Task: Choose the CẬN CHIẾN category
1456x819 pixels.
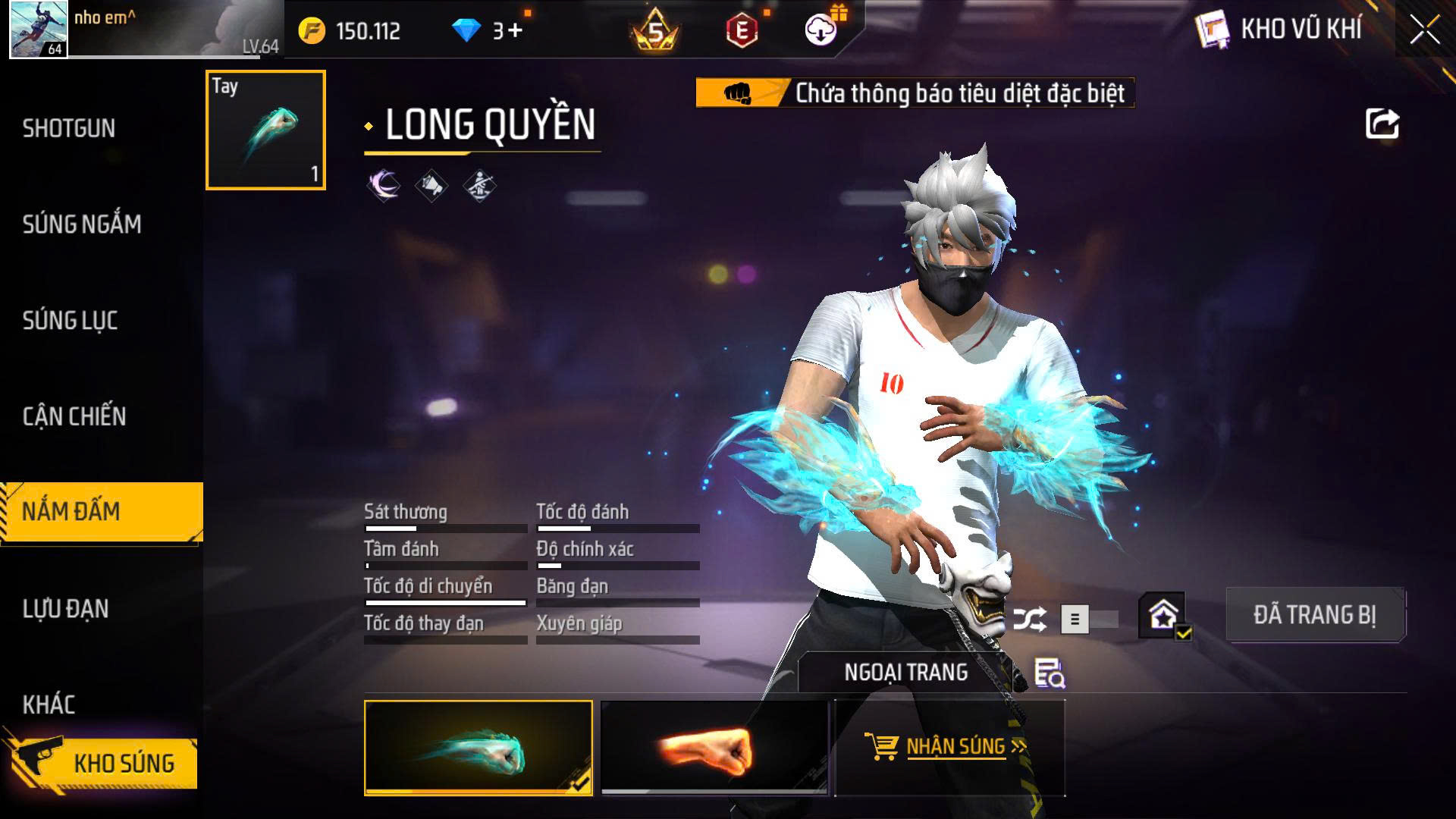Action: click(x=74, y=416)
